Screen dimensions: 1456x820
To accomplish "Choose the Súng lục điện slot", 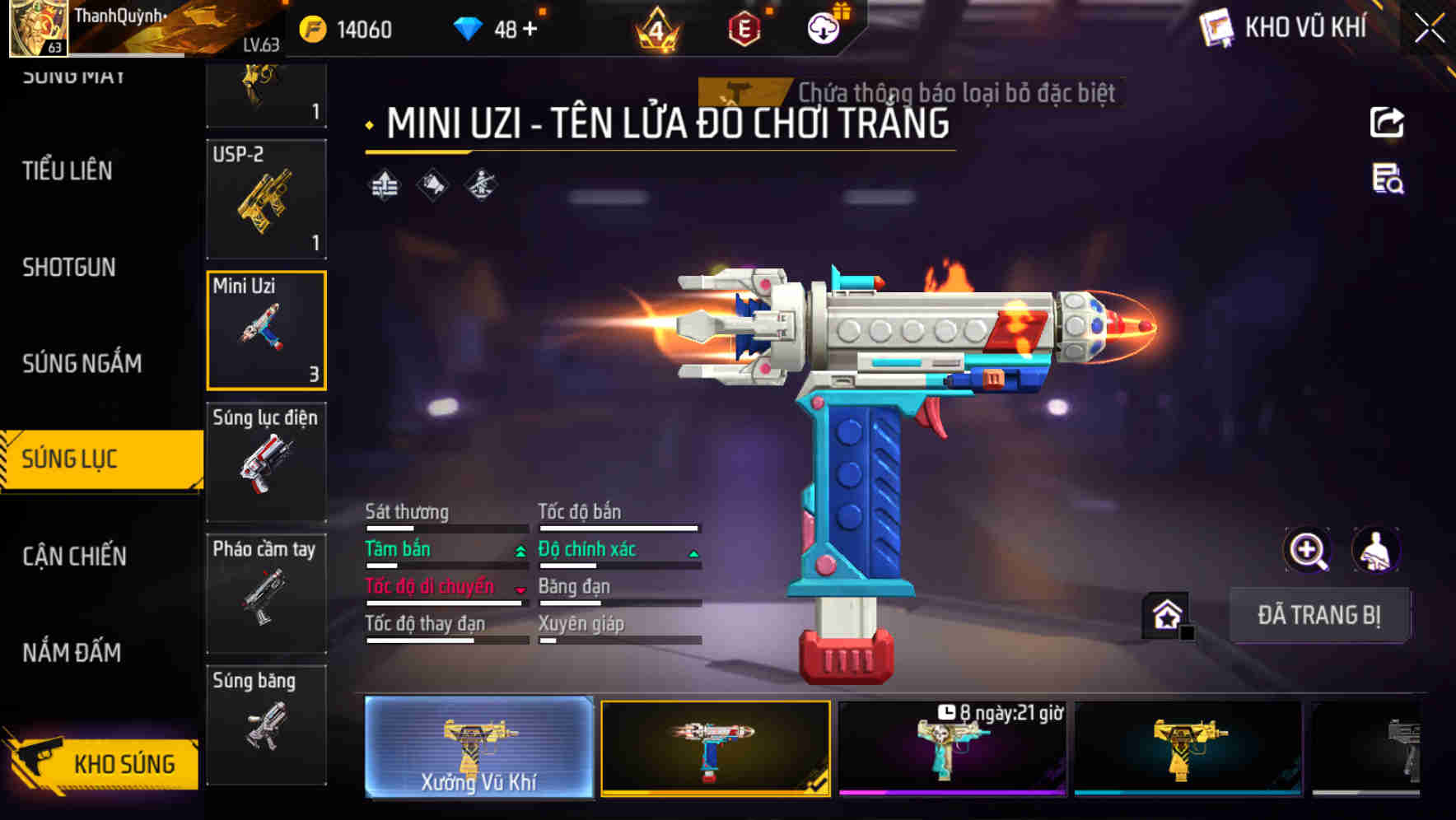I will [266, 462].
